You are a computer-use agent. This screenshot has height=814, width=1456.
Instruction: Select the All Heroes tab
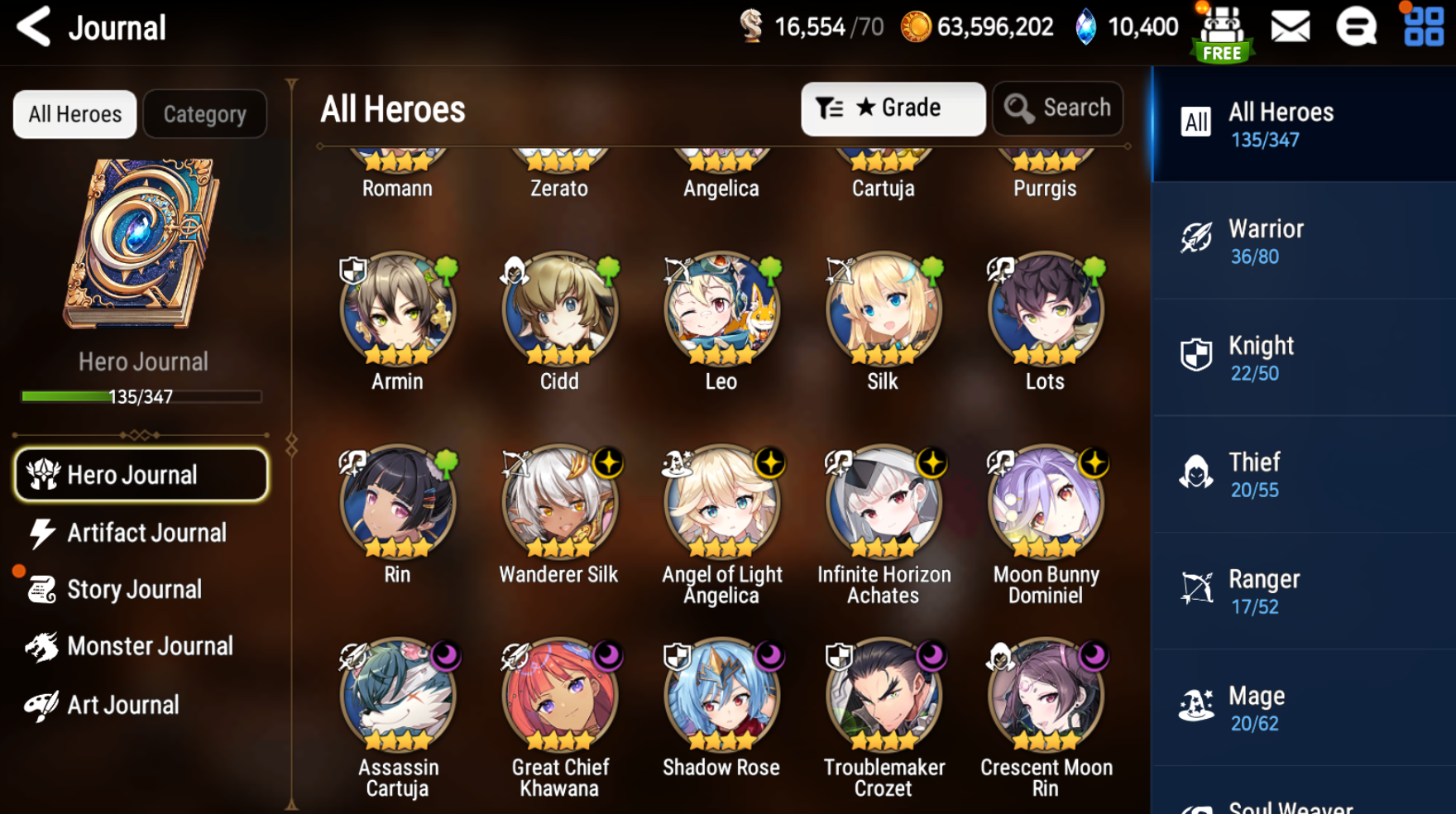(x=75, y=114)
